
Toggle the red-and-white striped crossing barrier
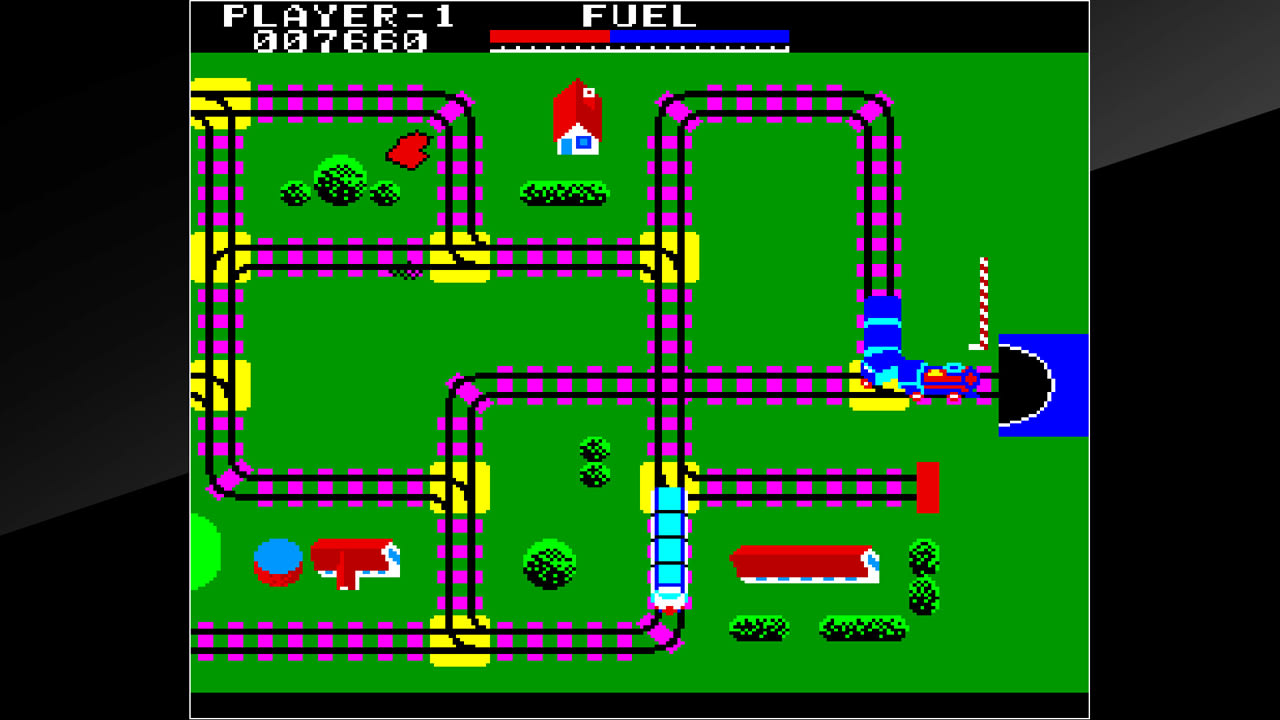pos(984,295)
